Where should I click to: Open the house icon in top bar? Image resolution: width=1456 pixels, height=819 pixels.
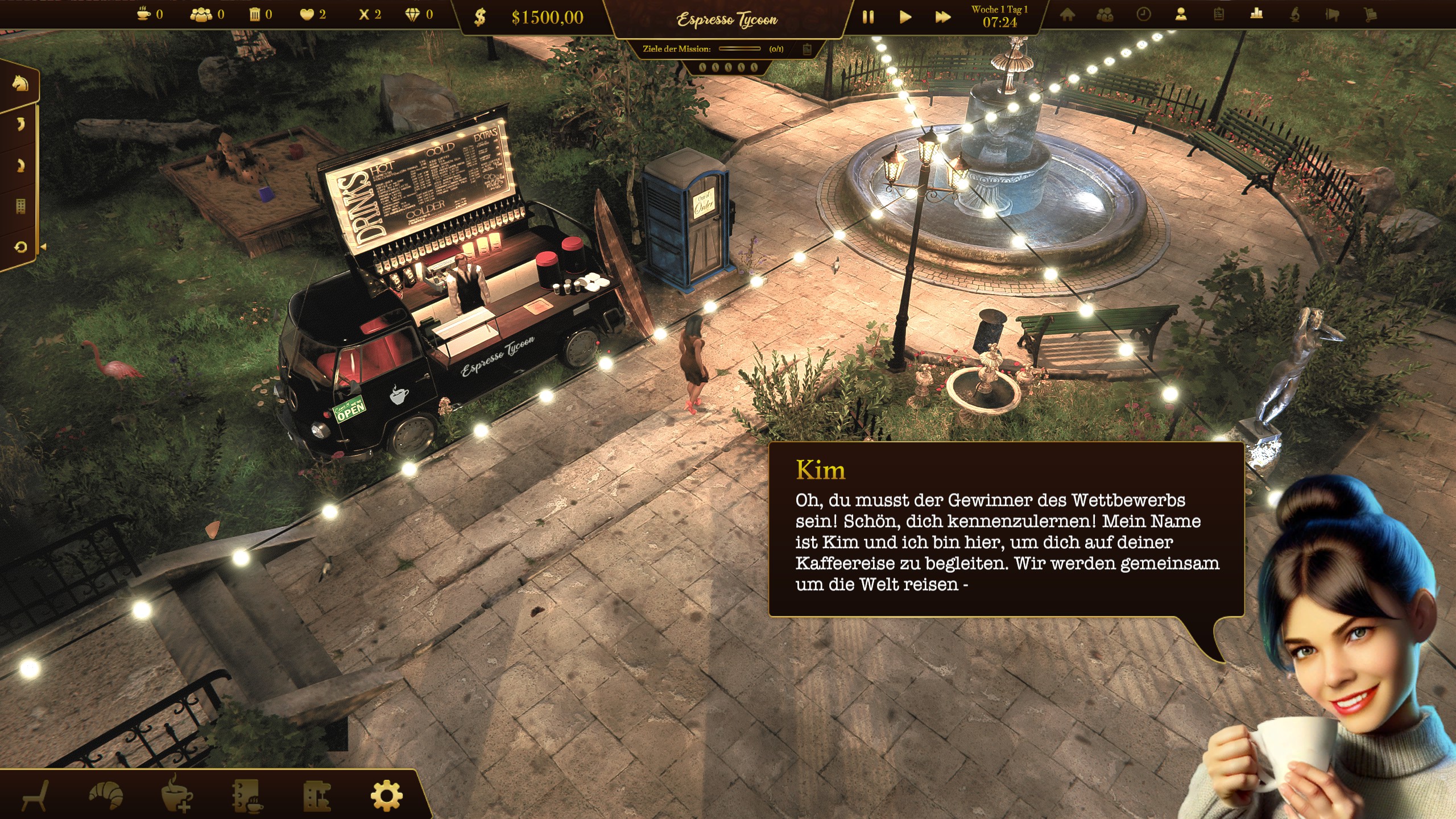[x=1068, y=15]
